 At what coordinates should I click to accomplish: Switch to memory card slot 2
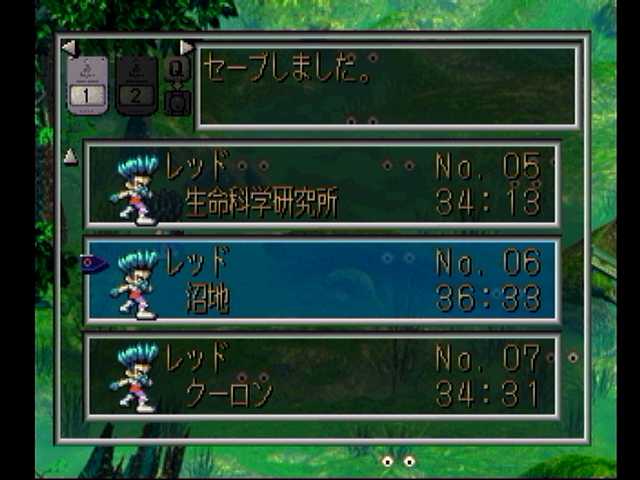pyautogui.click(x=137, y=86)
